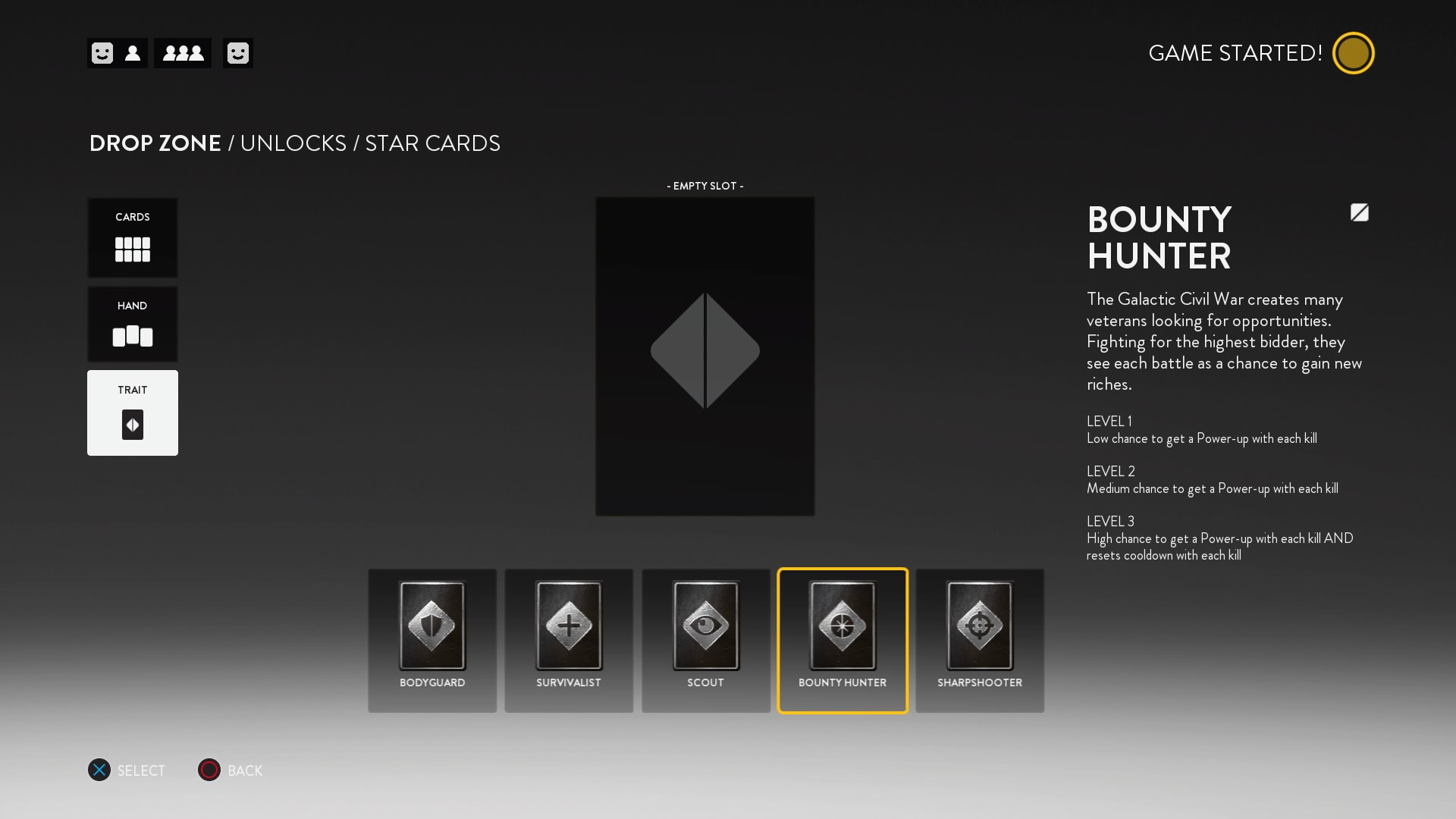Open the TRAIT category panel
The image size is (1456, 819).
point(133,413)
